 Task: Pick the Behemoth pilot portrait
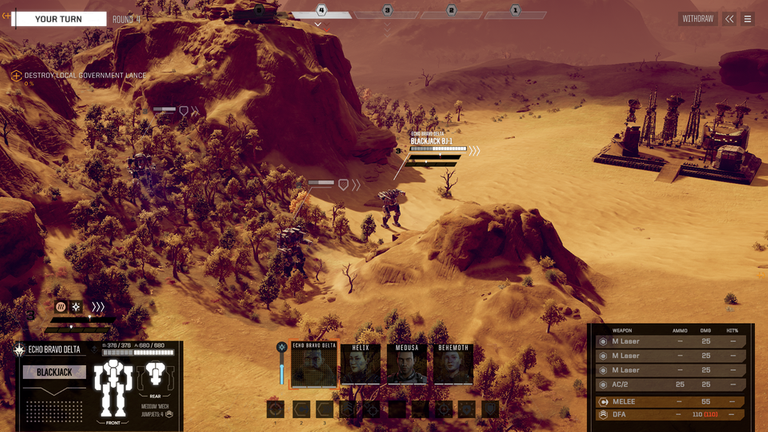[x=453, y=366]
